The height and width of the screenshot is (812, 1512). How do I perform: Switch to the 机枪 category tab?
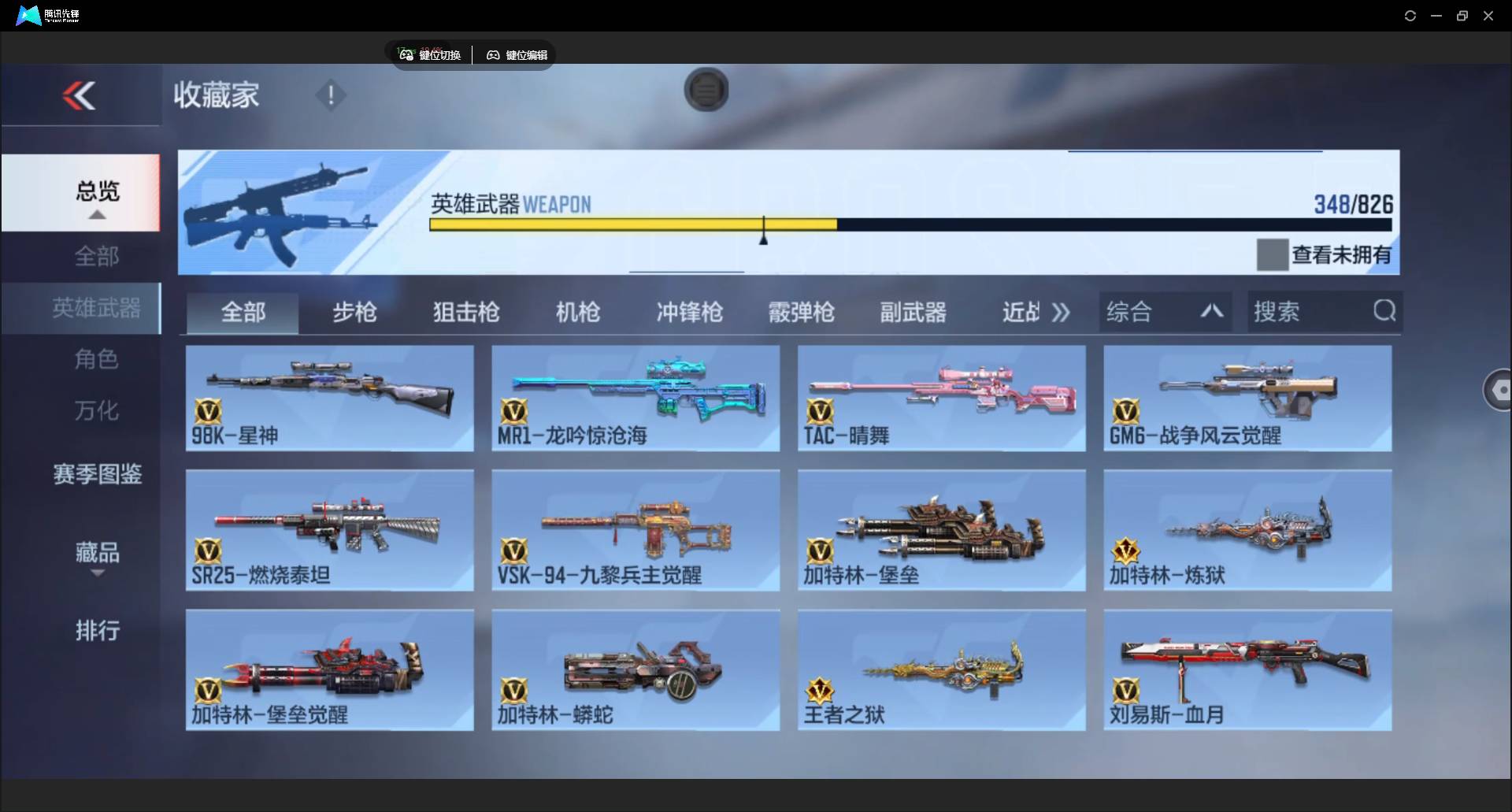coord(577,312)
